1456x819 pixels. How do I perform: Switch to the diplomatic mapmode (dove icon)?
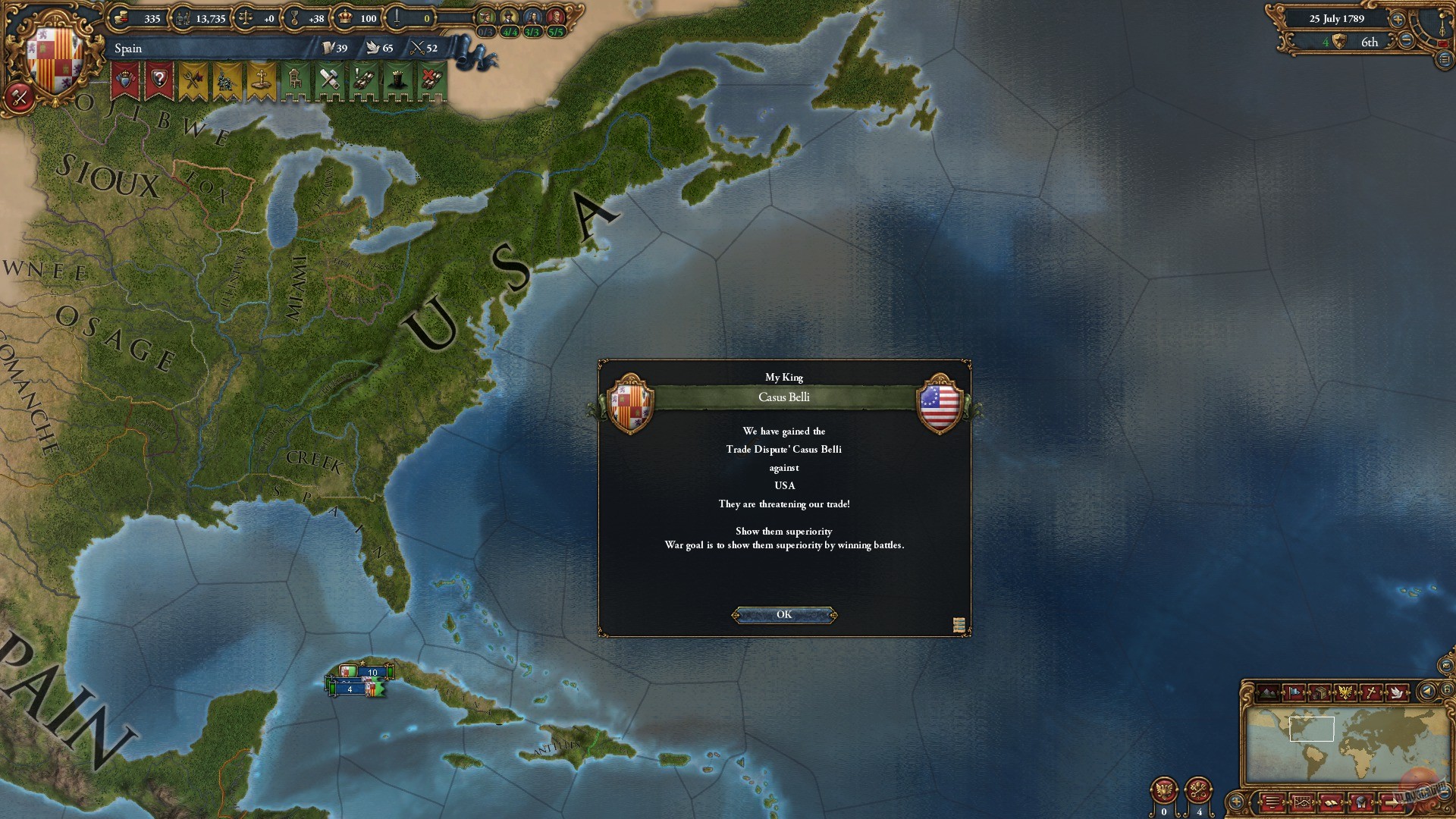tap(1398, 692)
